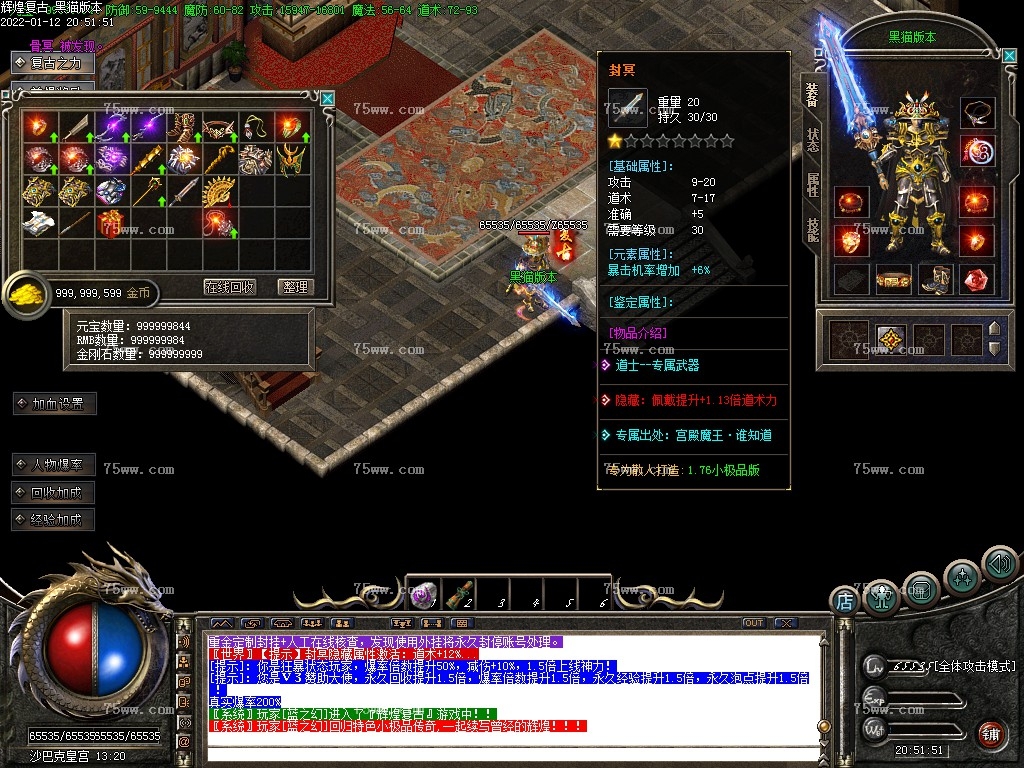Image resolution: width=1024 pixels, height=768 pixels.
Task: Toggle sound with the speaker button
Action: 998,564
